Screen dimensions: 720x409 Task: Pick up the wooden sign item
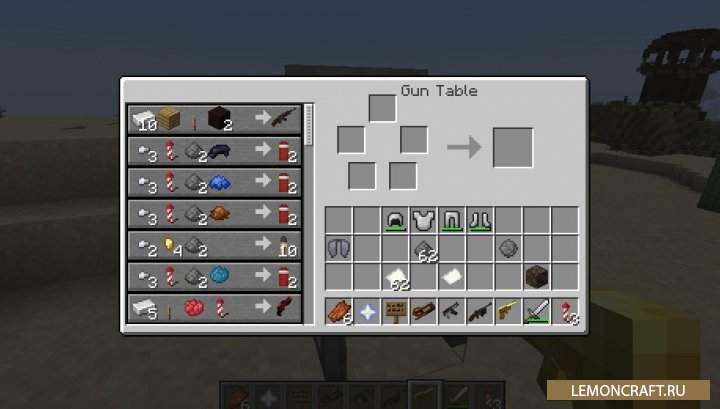click(x=396, y=312)
